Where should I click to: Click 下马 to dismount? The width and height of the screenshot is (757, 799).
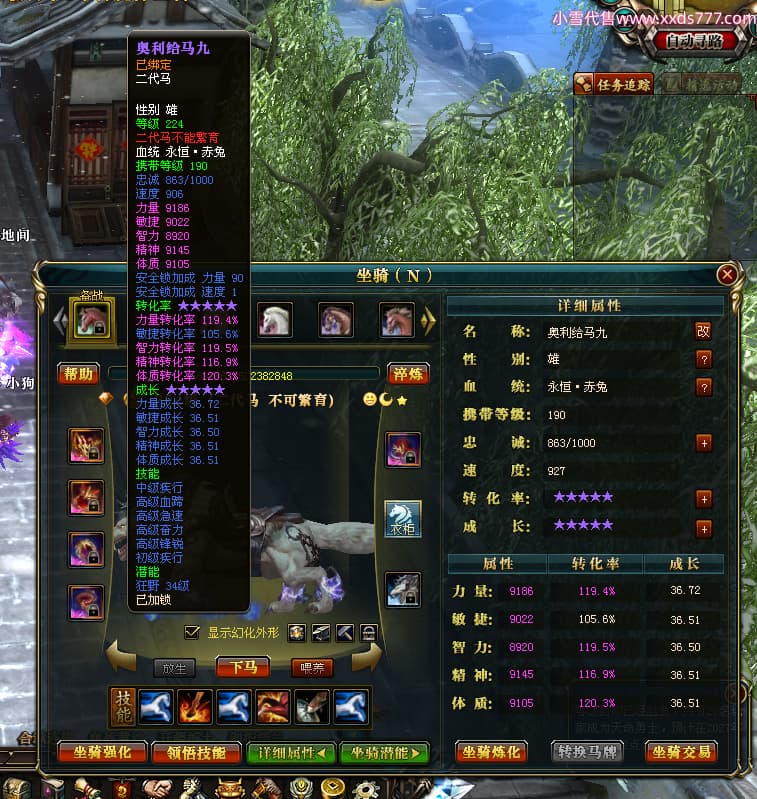[x=243, y=667]
